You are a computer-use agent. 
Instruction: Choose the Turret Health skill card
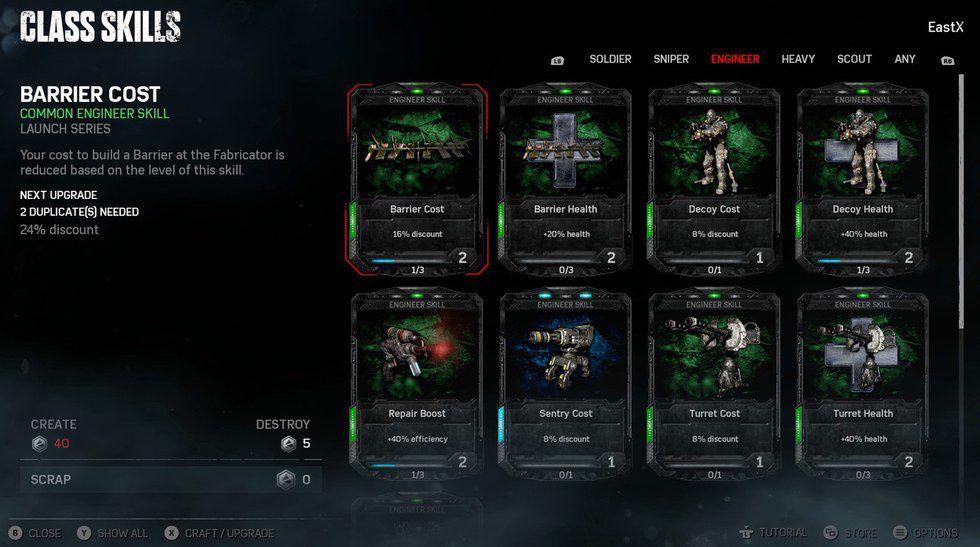(x=862, y=385)
